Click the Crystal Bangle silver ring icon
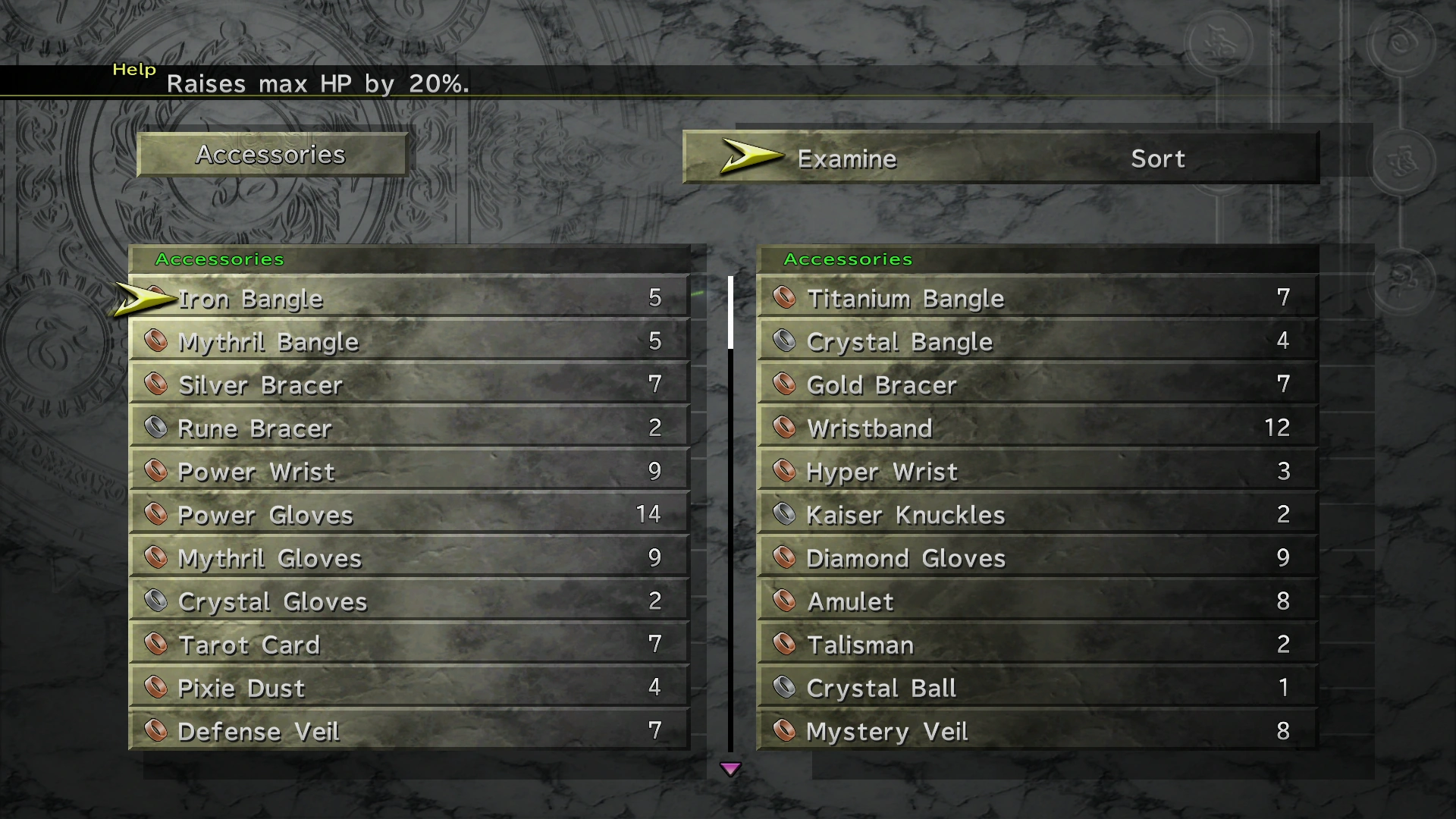This screenshot has width=1456, height=819. click(x=785, y=341)
